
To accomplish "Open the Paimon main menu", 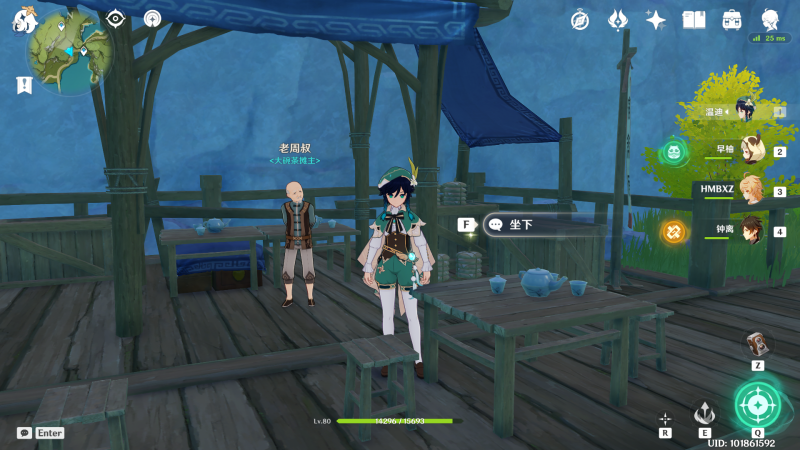I will 22,19.
